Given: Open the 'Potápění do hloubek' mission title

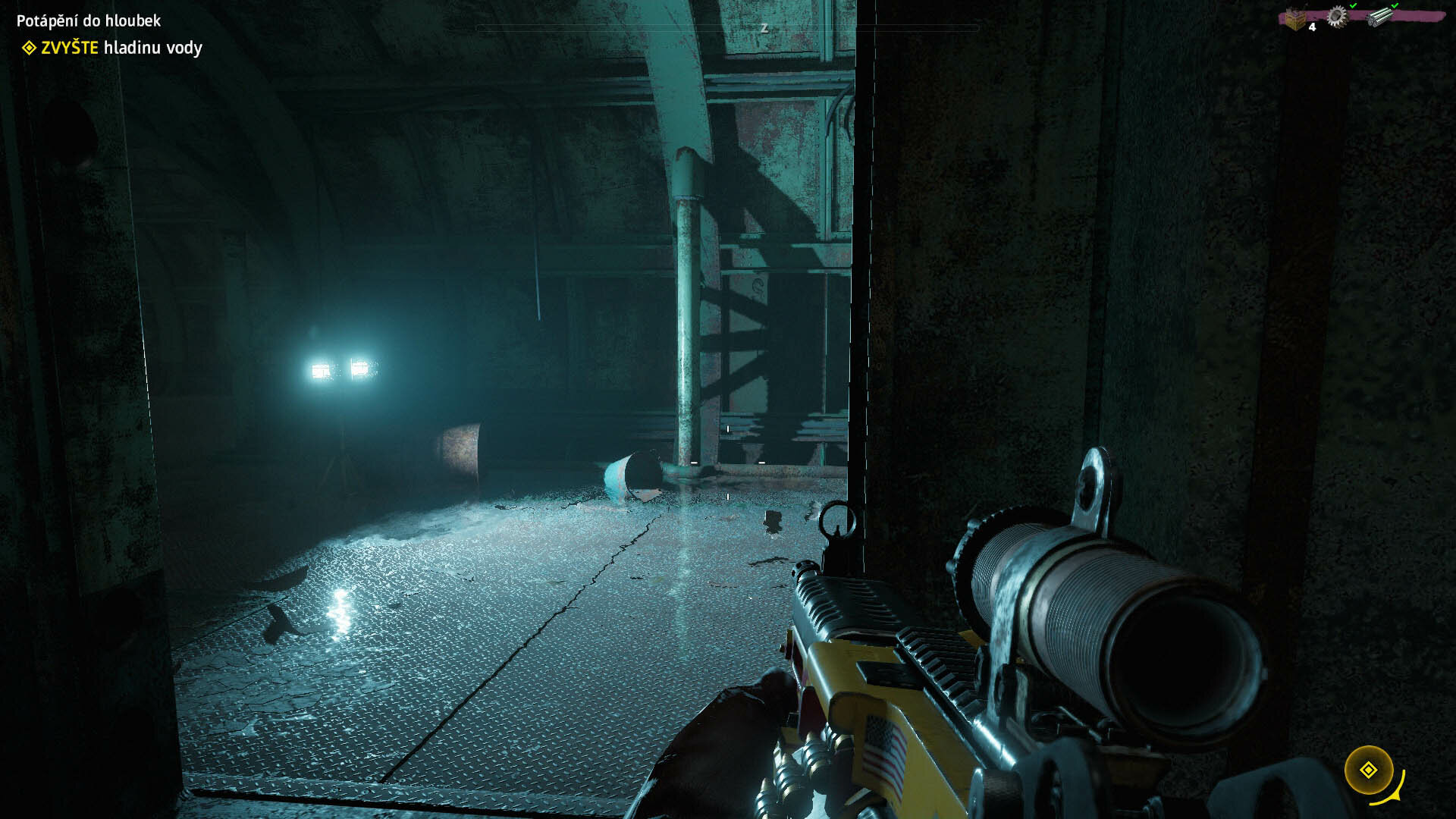Looking at the screenshot, I should click(89, 20).
